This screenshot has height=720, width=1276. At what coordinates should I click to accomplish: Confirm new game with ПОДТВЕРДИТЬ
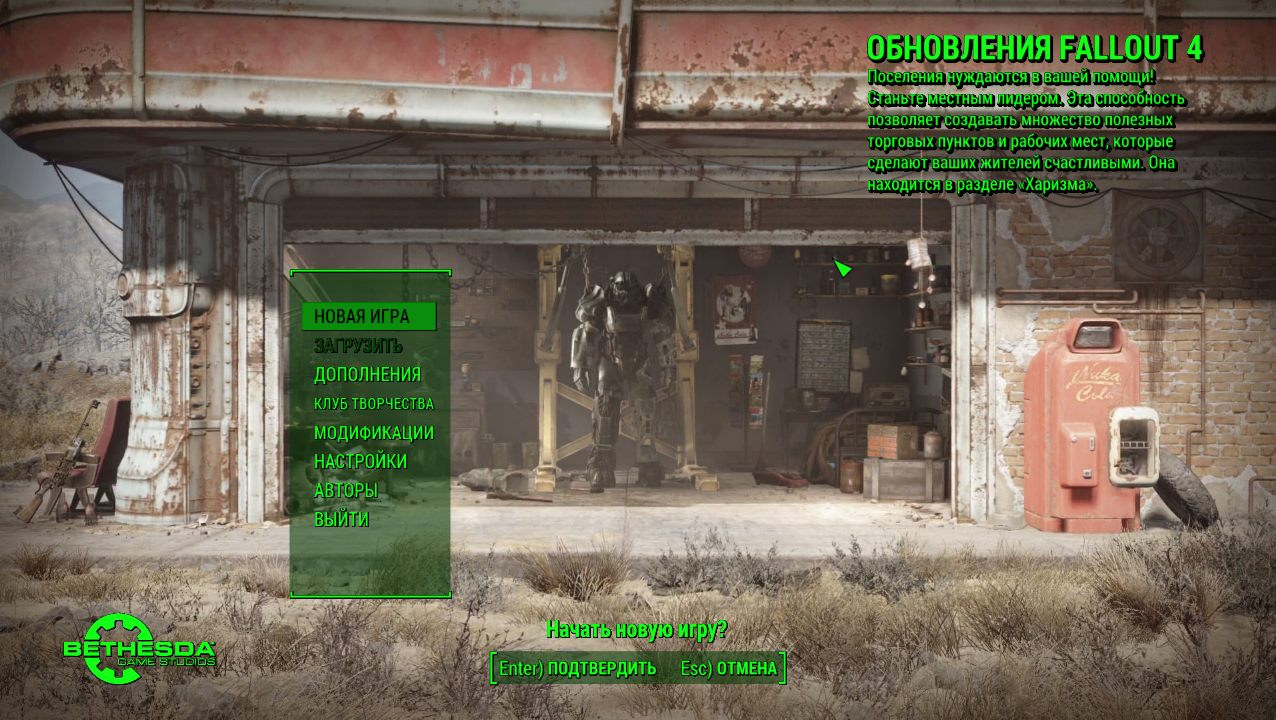point(578,668)
